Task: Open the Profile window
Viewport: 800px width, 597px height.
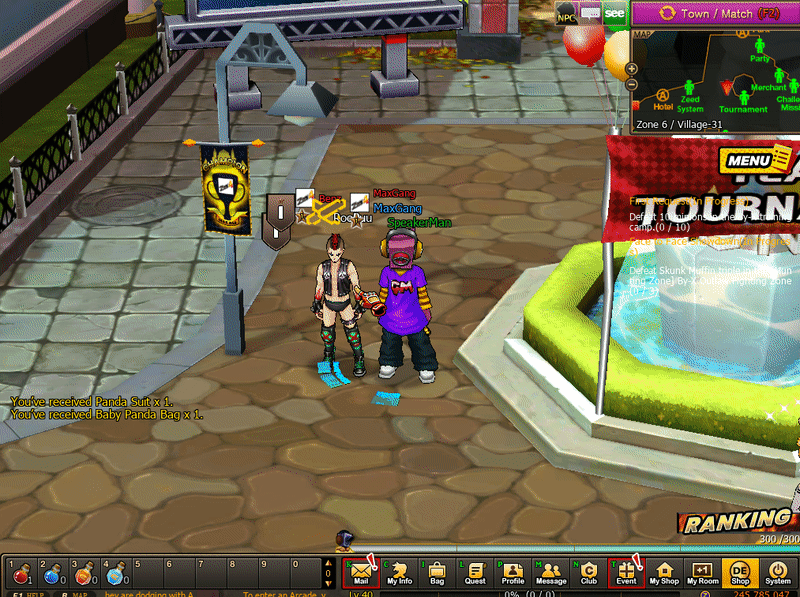Action: (x=513, y=573)
